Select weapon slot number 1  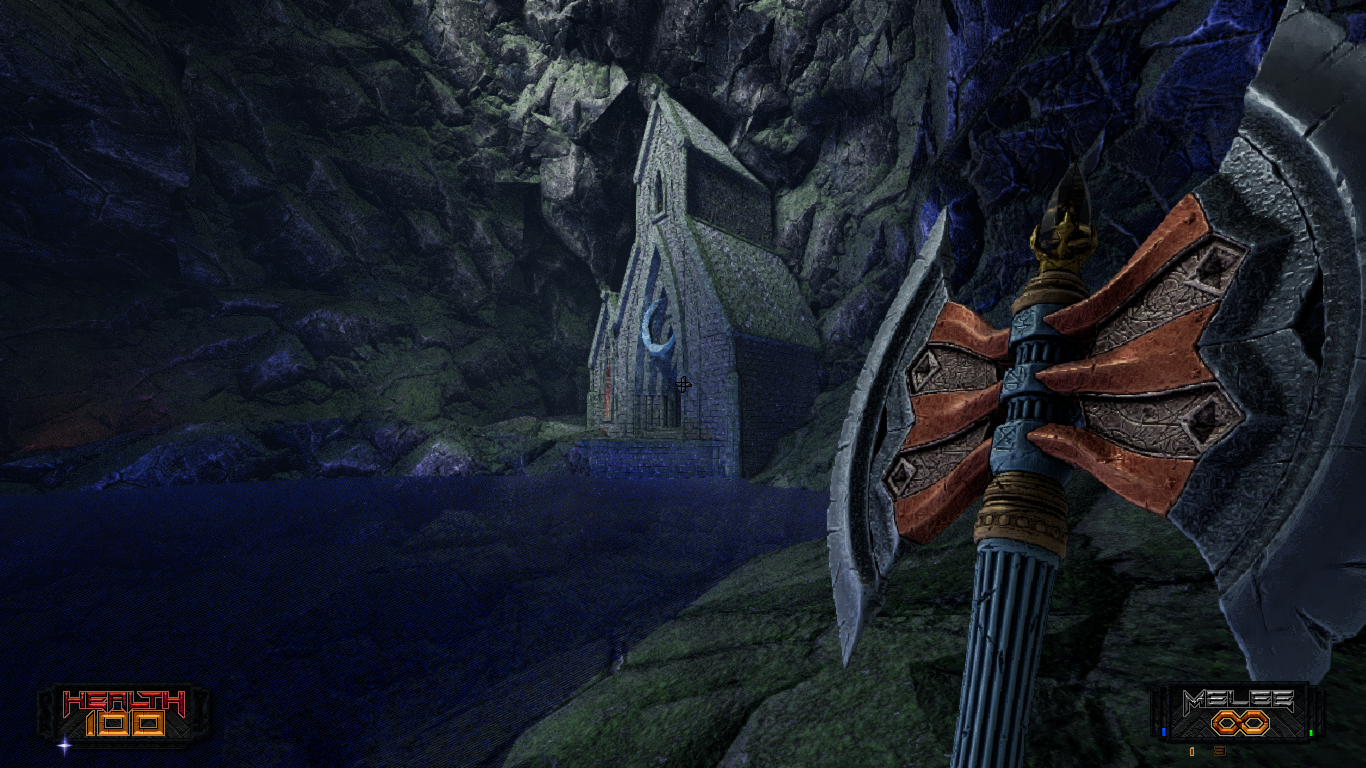point(1192,751)
